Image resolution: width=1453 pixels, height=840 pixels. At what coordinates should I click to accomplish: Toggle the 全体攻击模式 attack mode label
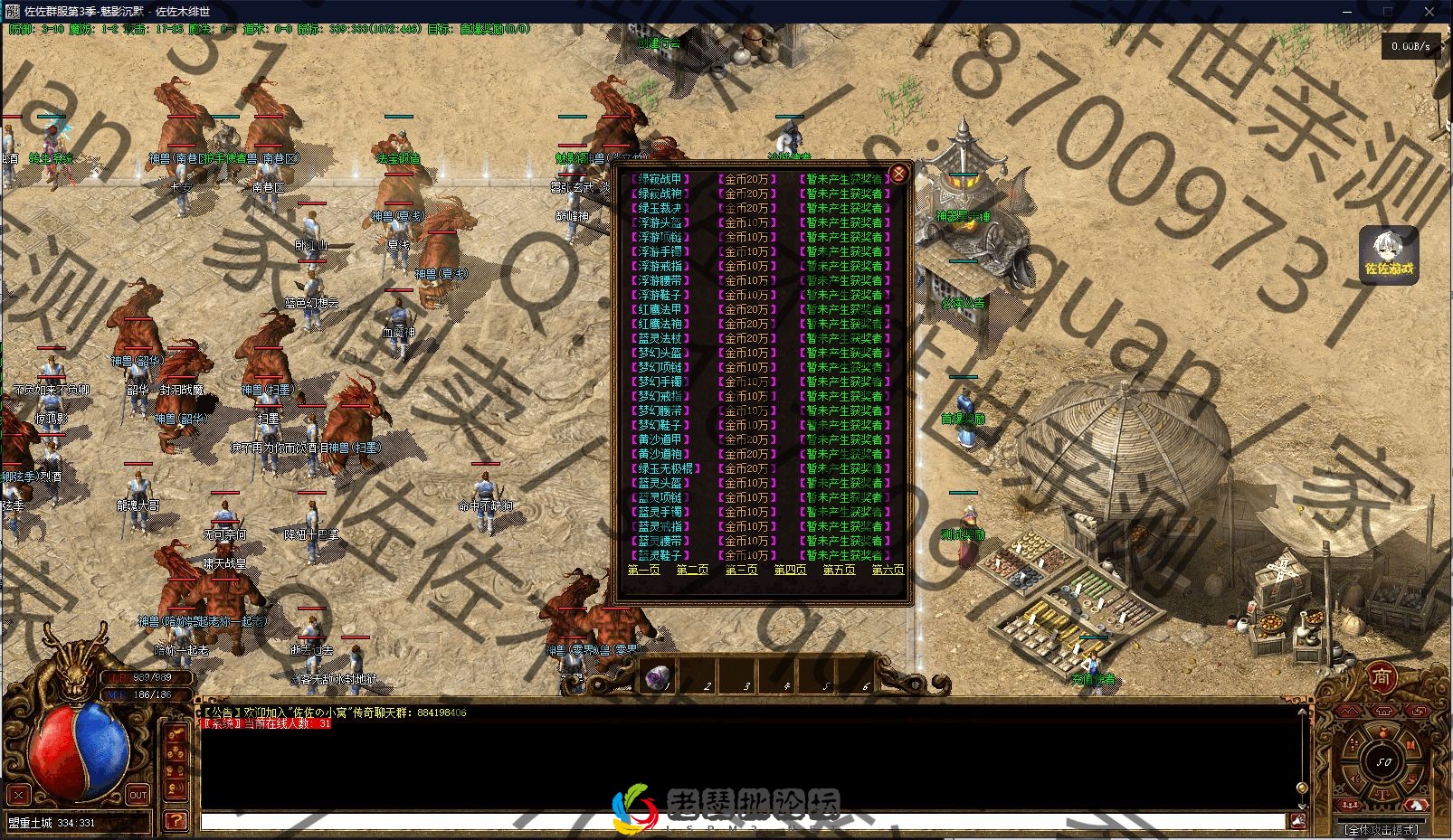coord(1381,829)
